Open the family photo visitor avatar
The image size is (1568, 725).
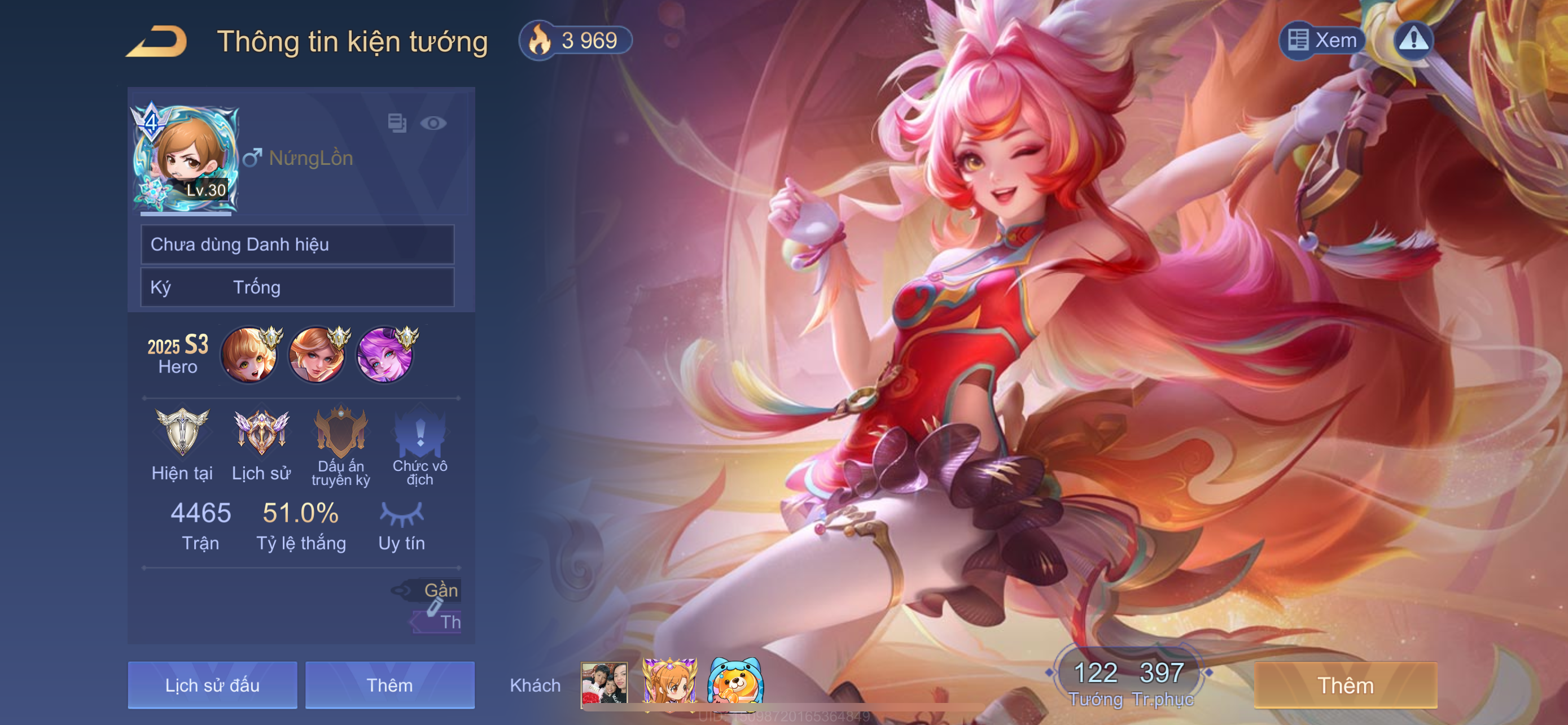point(604,685)
